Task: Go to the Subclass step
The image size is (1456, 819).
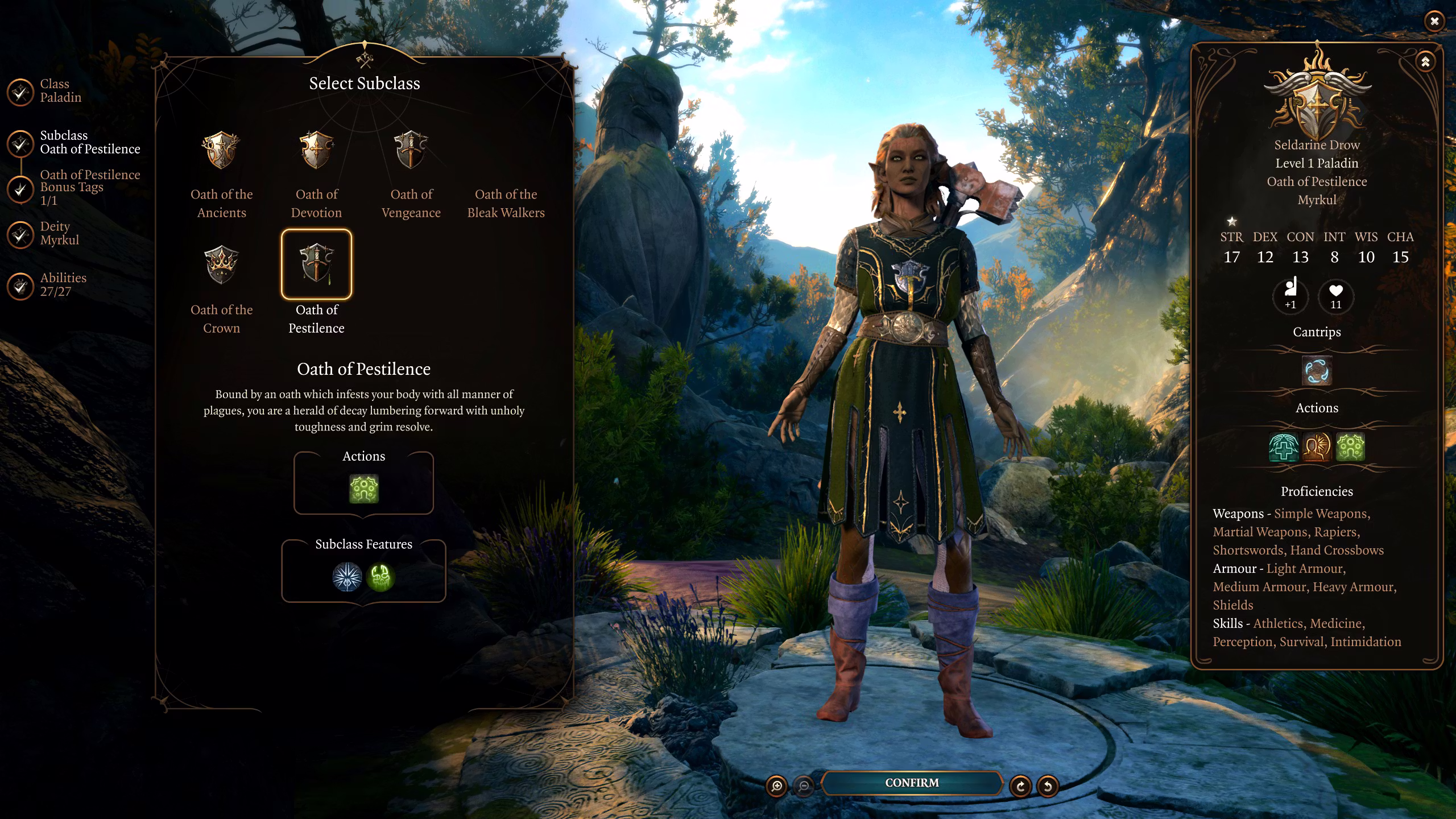Action: [20, 143]
